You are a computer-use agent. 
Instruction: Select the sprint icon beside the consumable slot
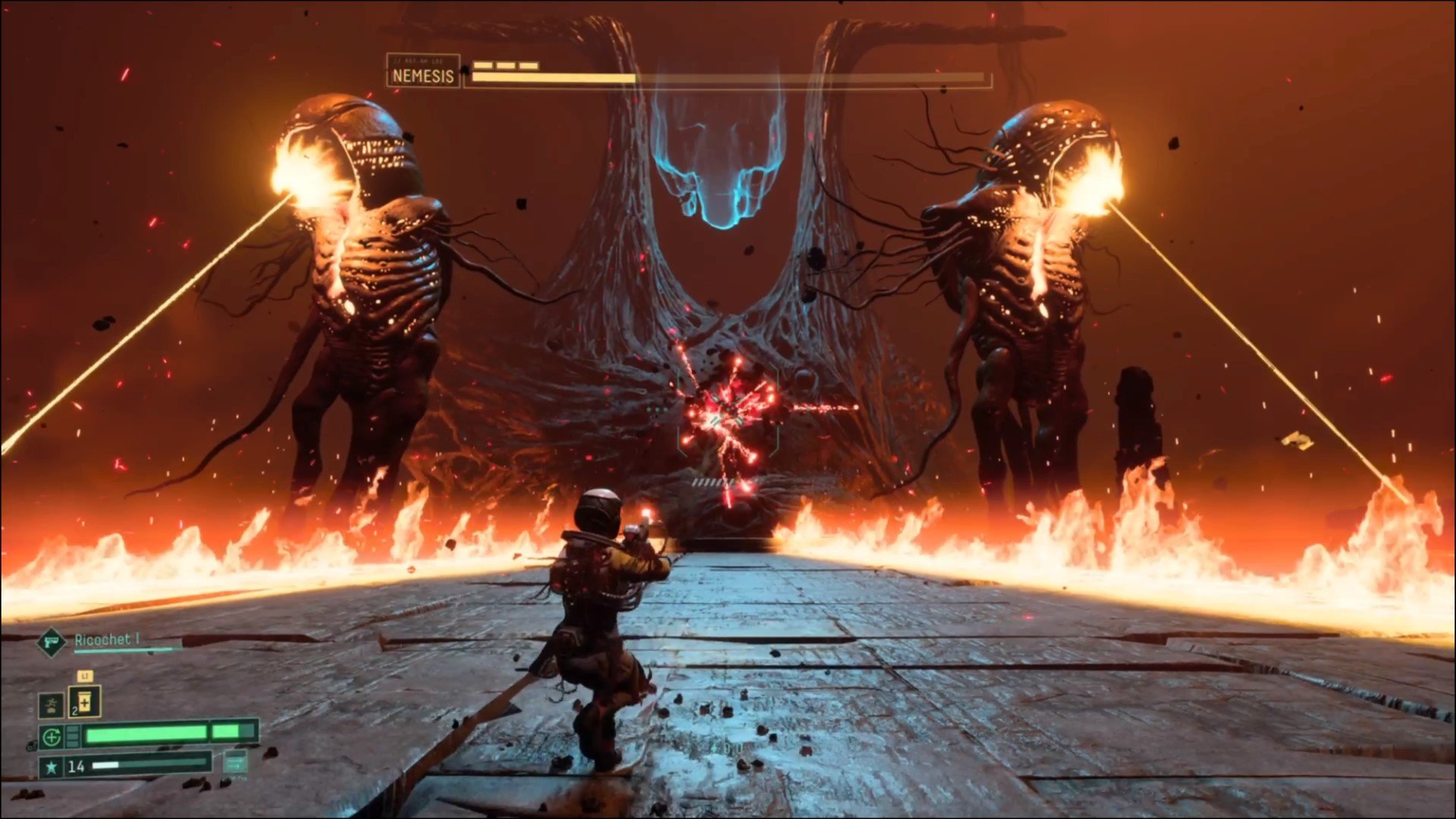coord(52,704)
